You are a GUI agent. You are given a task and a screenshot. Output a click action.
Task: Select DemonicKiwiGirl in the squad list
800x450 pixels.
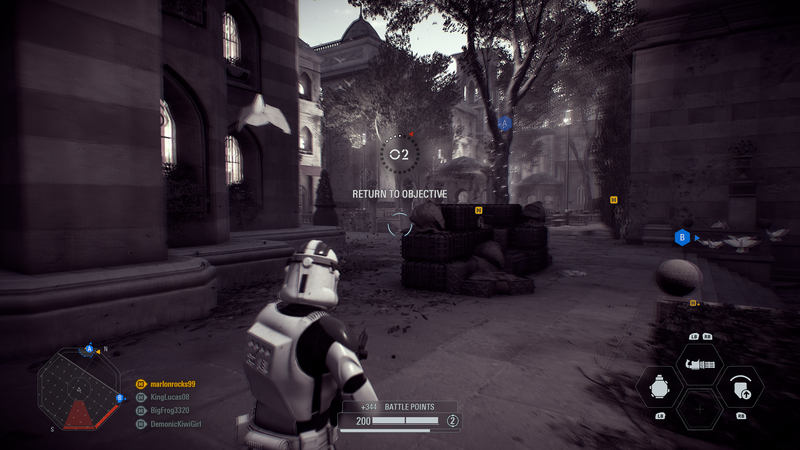click(x=176, y=423)
